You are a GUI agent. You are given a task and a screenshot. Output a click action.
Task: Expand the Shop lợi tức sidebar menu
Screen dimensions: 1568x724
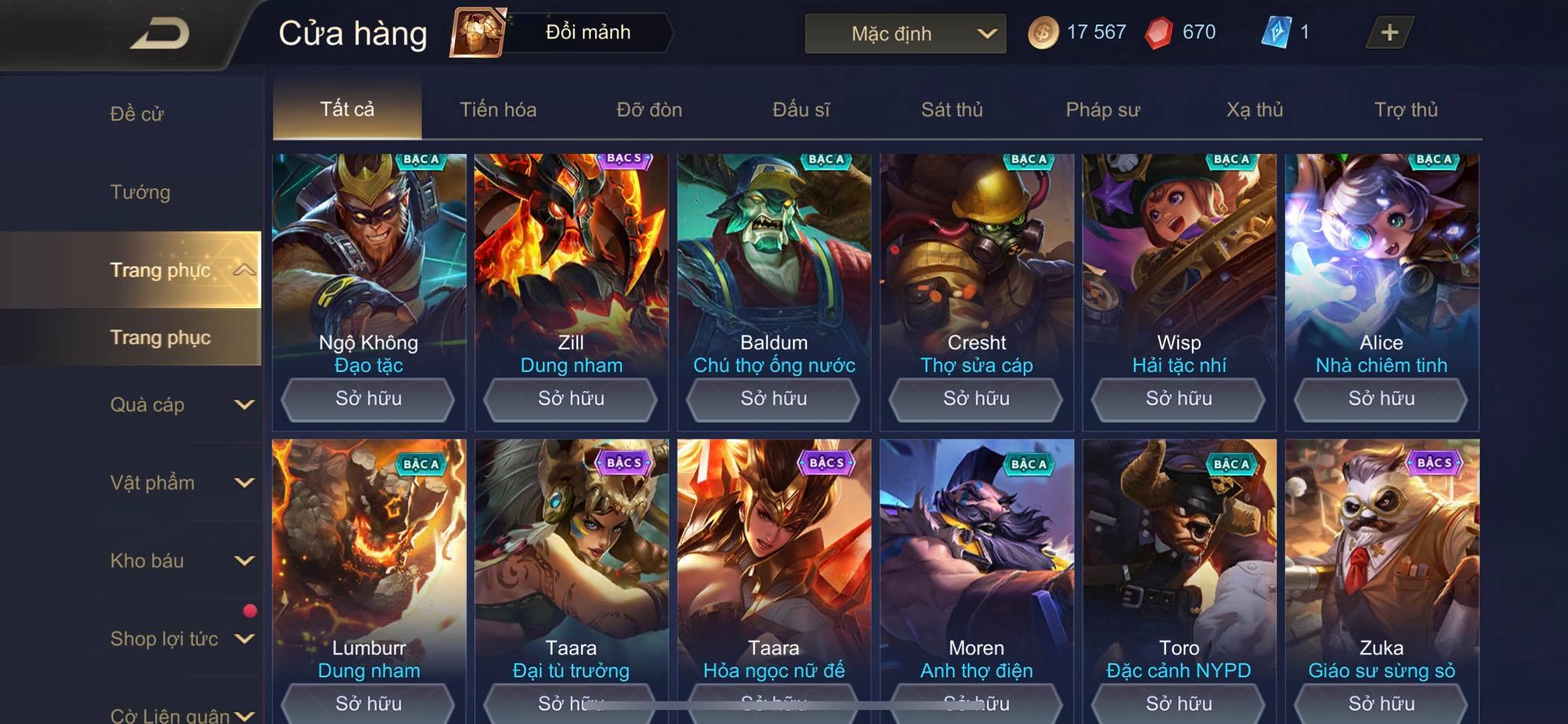(x=181, y=639)
